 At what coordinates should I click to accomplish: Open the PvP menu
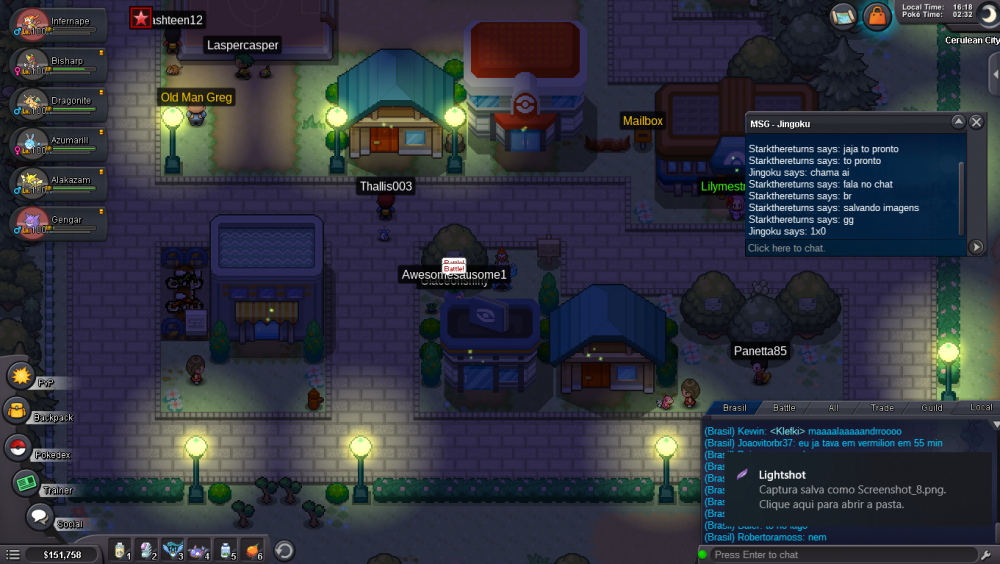point(22,376)
